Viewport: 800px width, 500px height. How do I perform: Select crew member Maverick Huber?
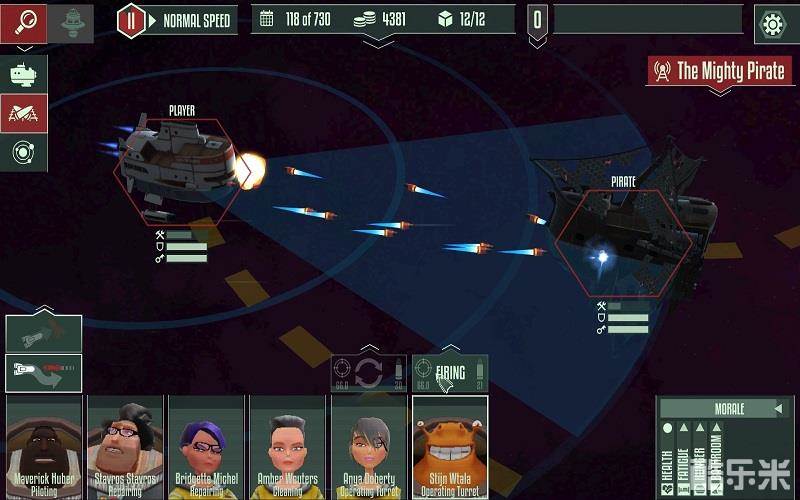coord(43,446)
